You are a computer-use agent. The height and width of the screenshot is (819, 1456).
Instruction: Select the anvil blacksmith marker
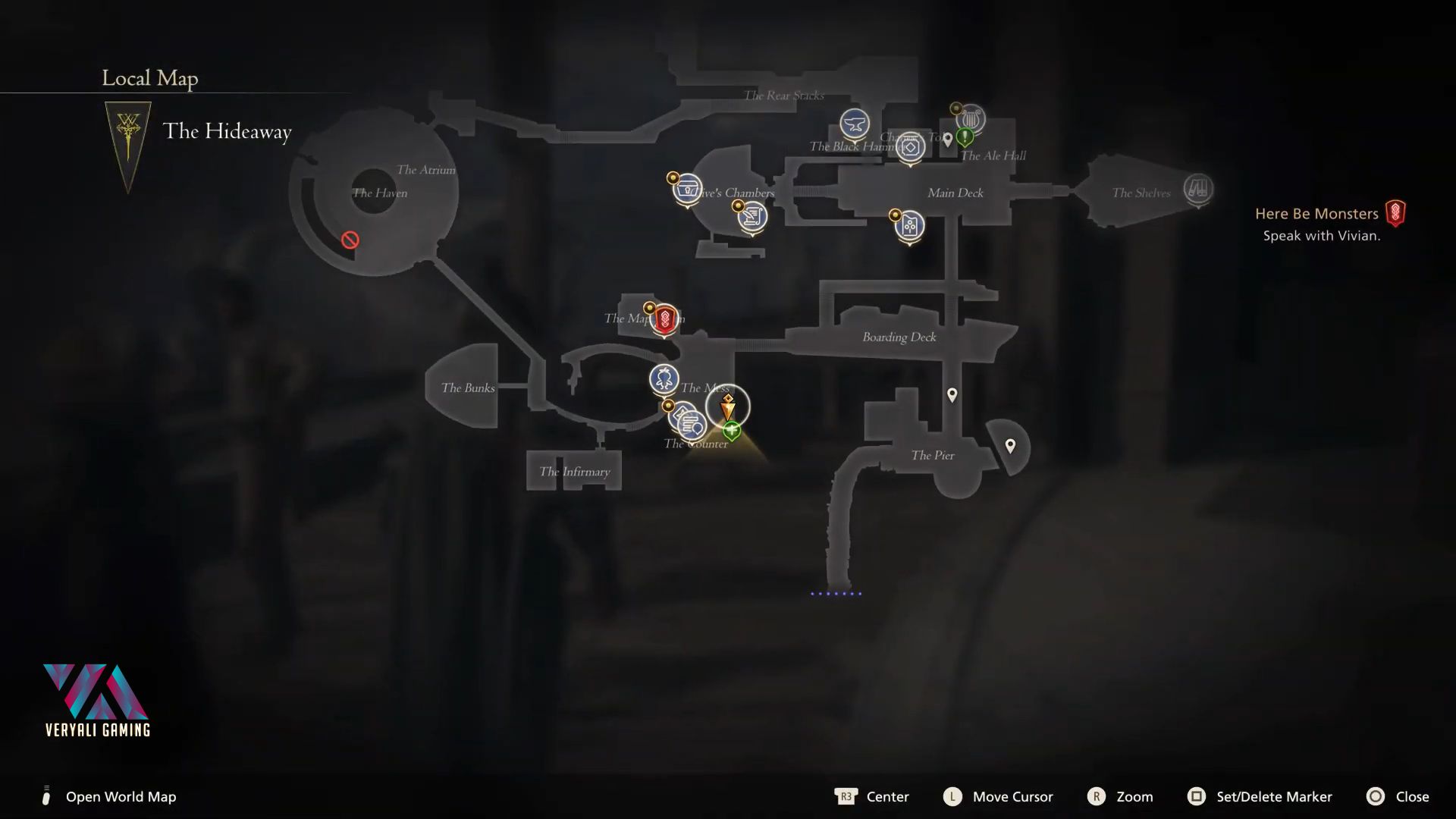pos(855,124)
